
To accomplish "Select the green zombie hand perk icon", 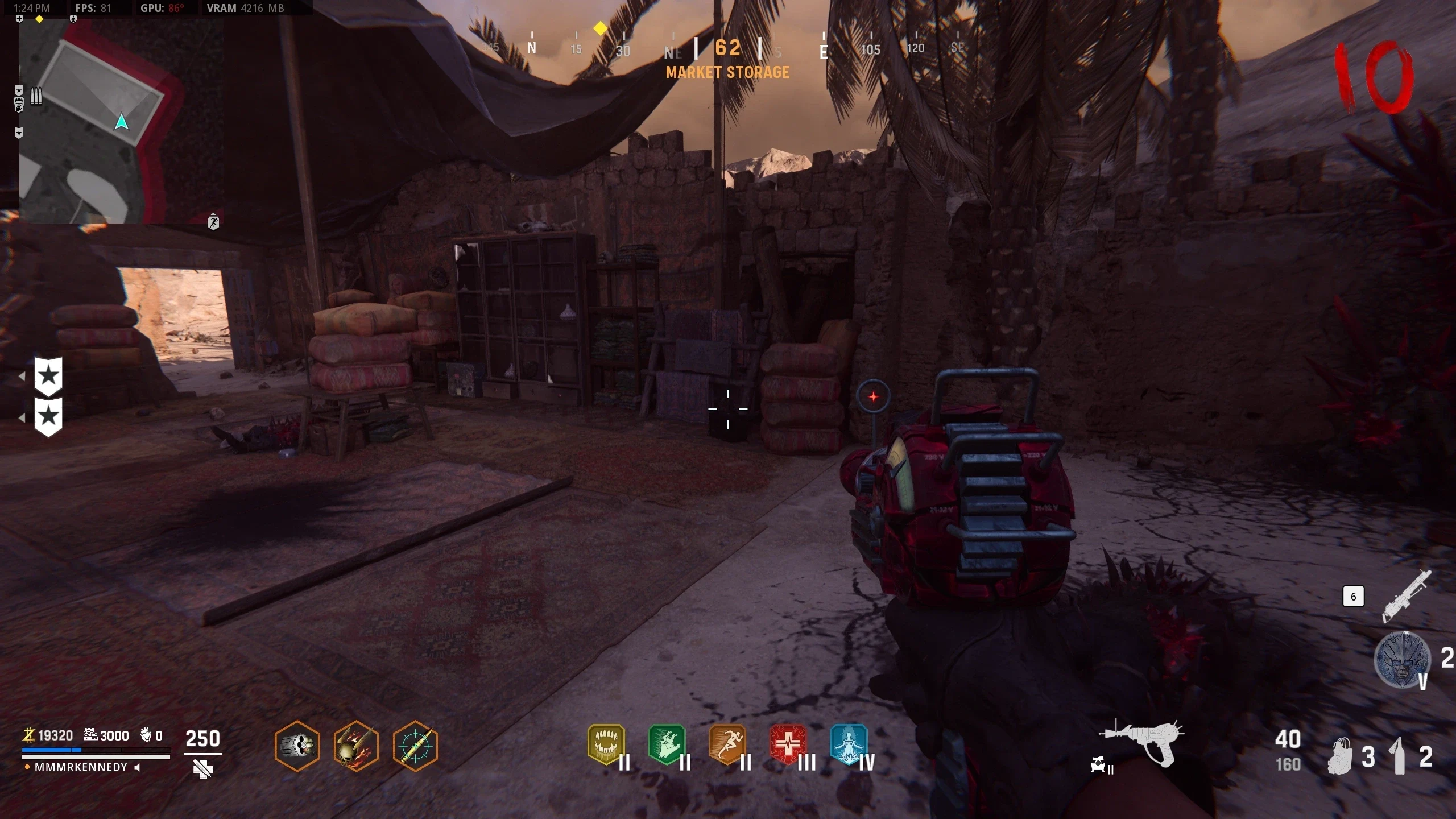I will pos(667,743).
